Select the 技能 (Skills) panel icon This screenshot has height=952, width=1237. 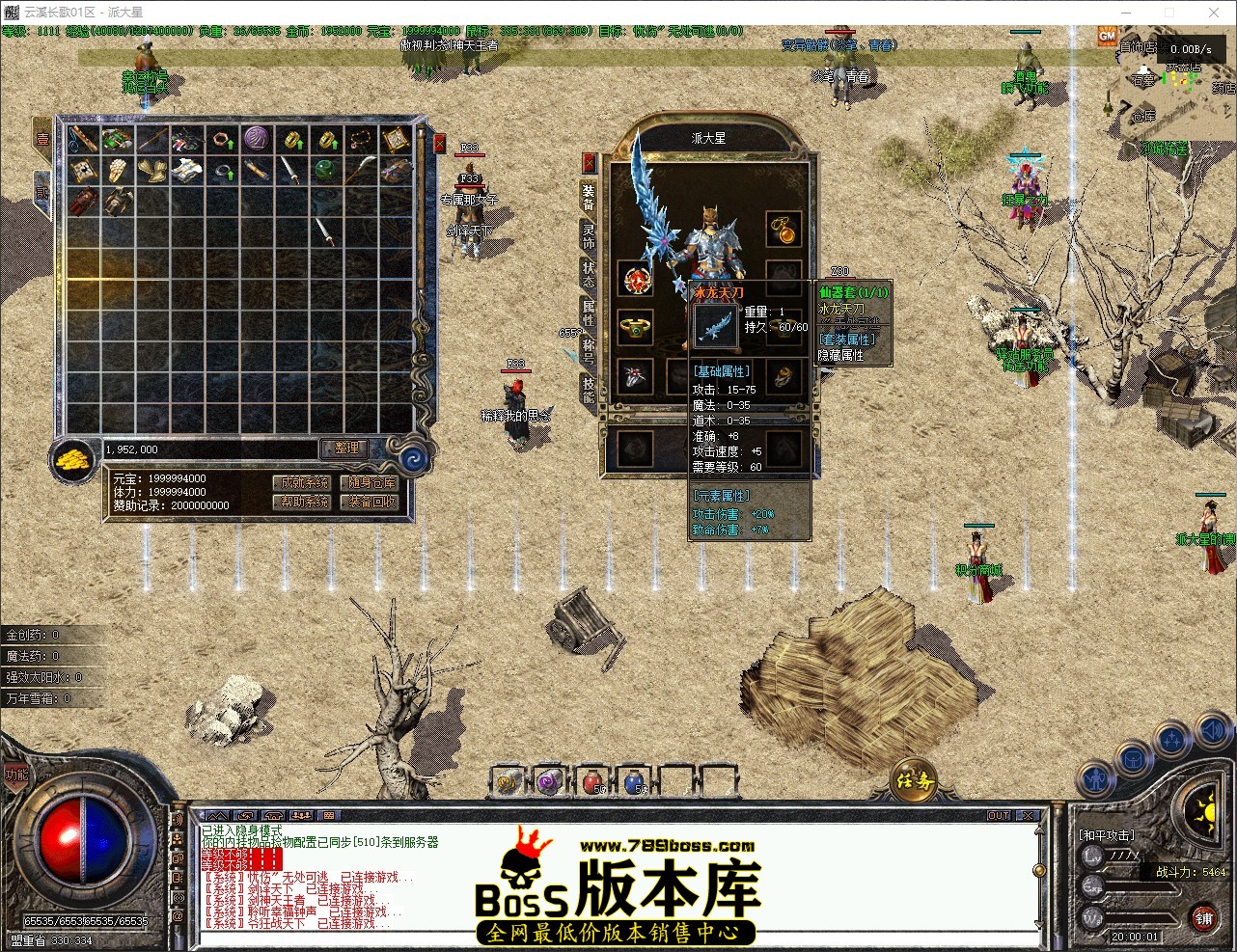click(587, 382)
